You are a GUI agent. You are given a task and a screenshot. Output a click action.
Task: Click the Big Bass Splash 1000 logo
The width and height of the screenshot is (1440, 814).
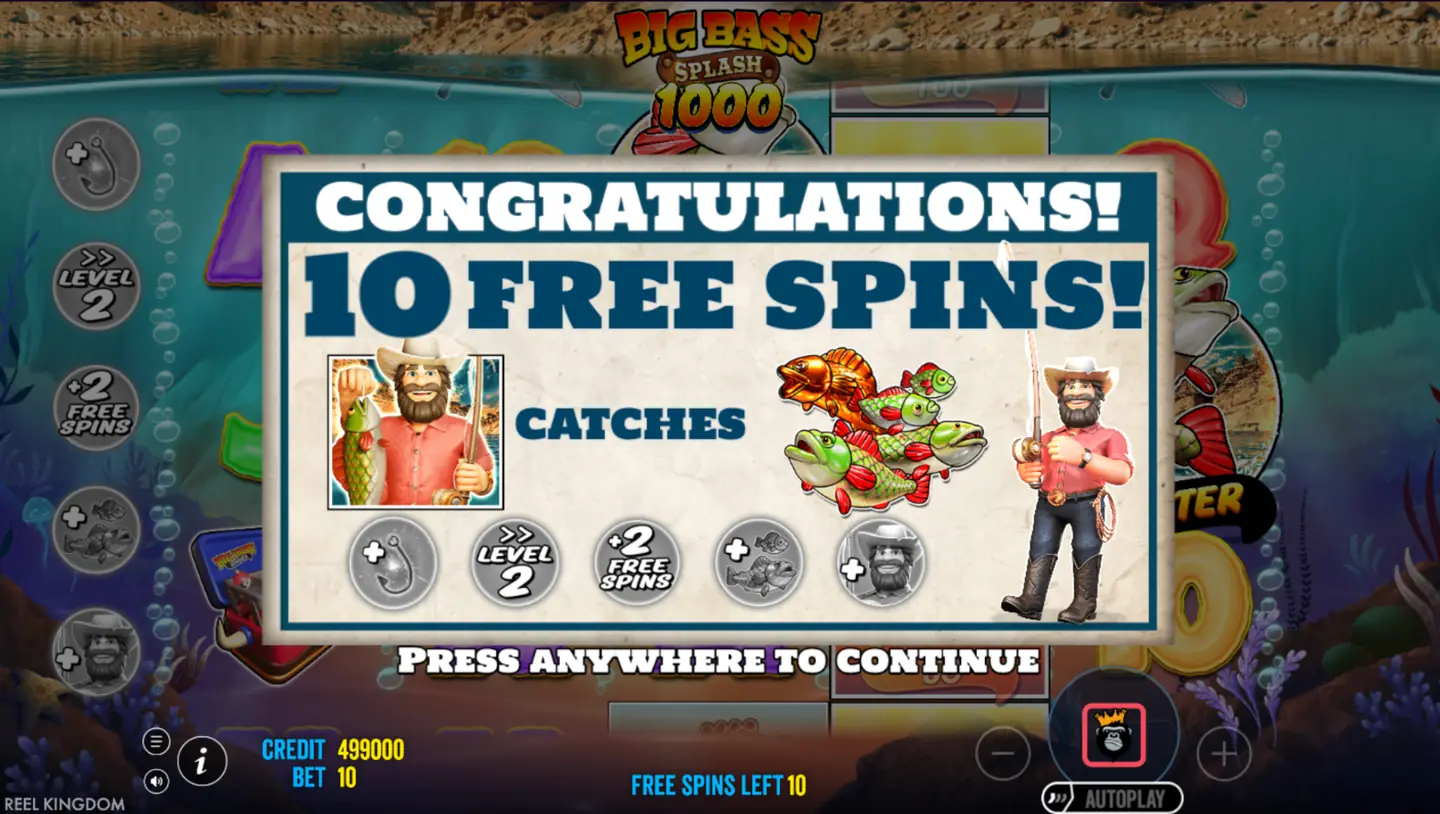pos(718,62)
